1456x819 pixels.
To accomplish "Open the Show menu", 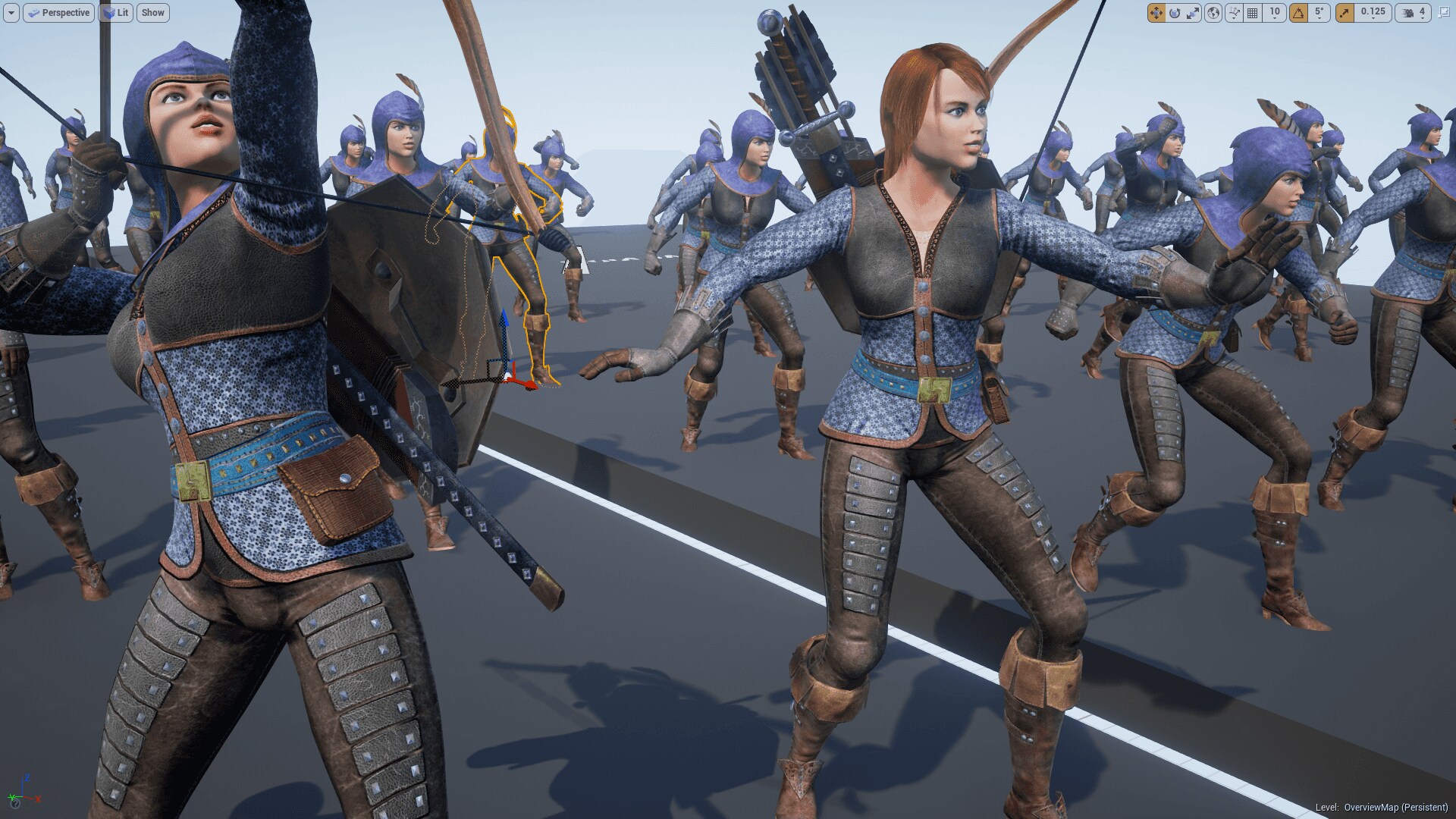I will 152,13.
